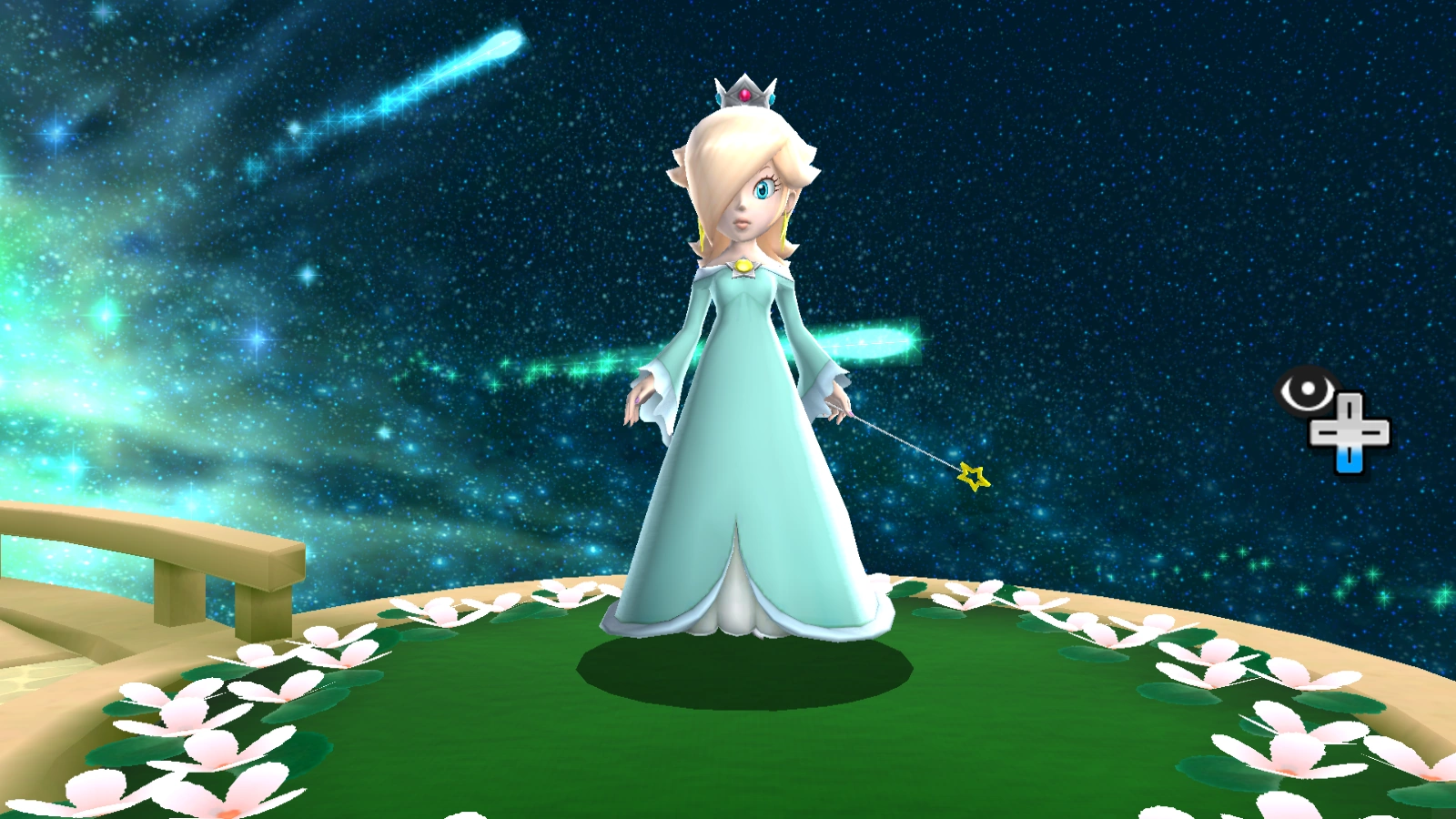Expand the D-pad control overlay
Screen dimensions: 1456x819
[1350, 435]
